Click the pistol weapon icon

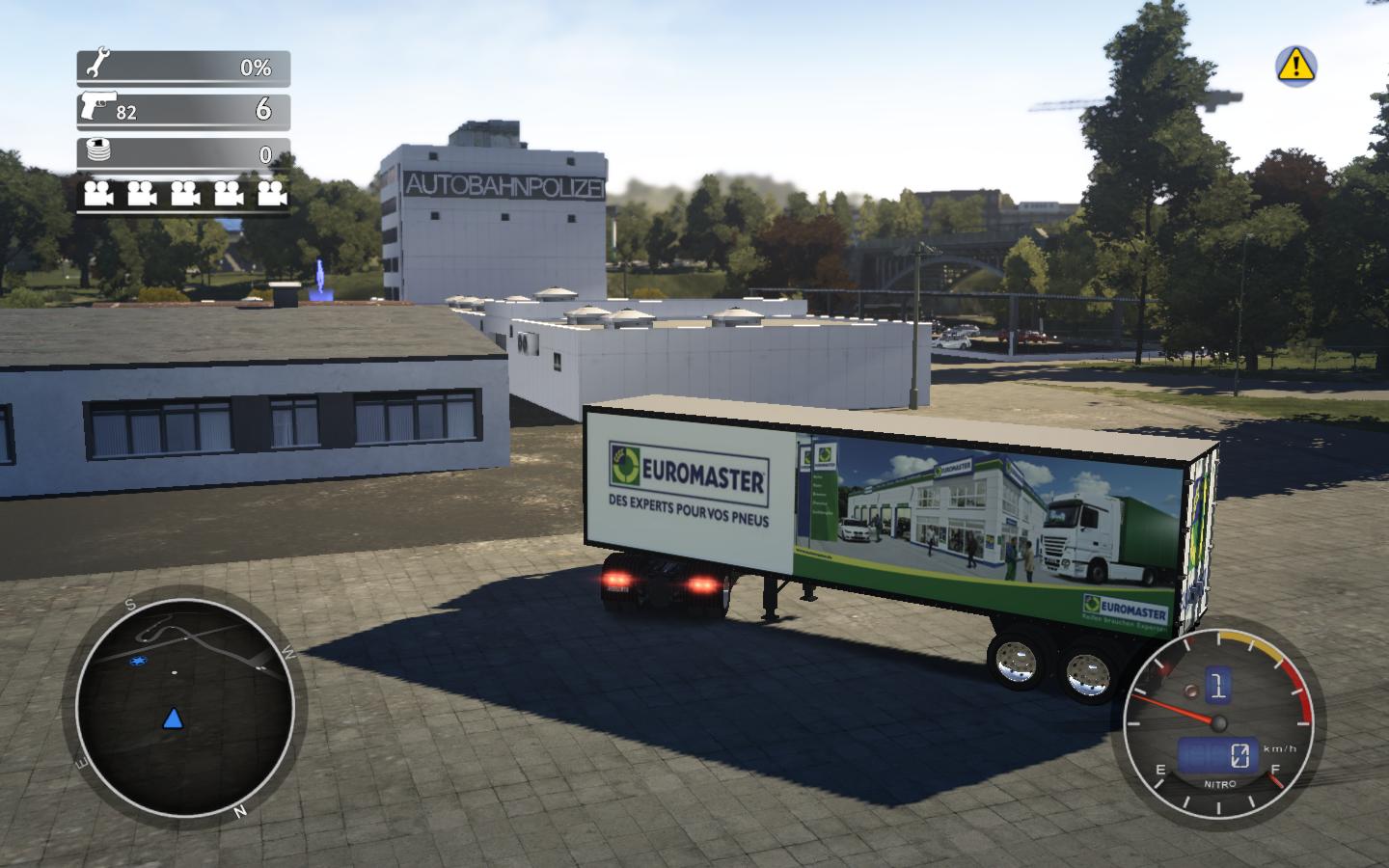tap(97, 105)
